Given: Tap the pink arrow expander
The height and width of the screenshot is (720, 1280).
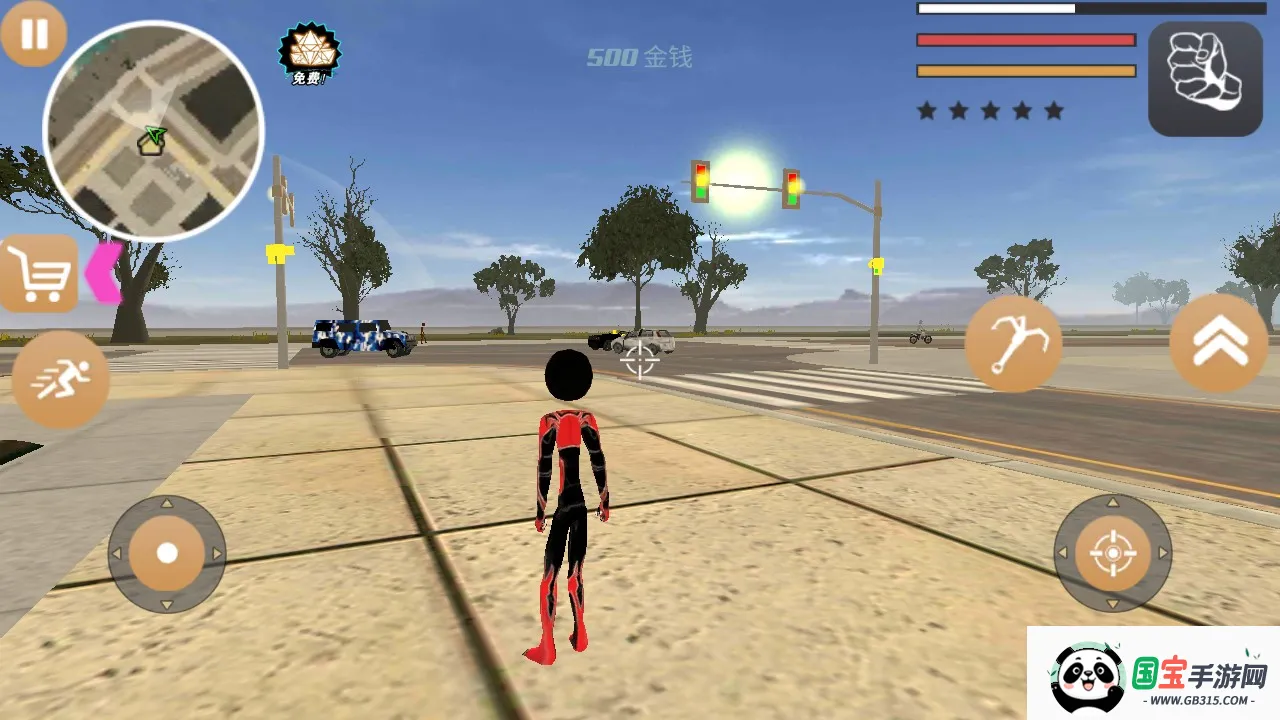Looking at the screenshot, I should coord(103,272).
